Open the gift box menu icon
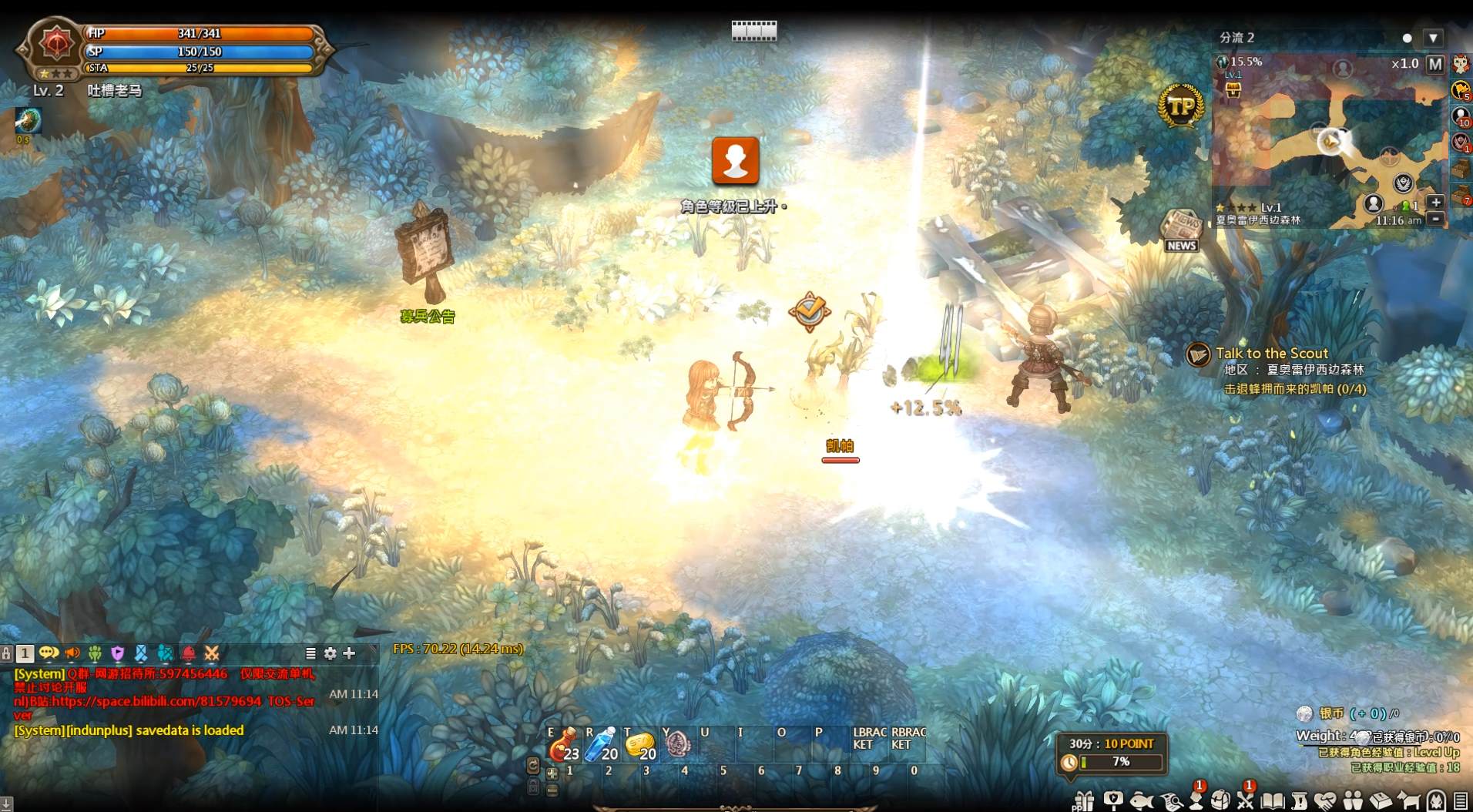 click(x=1084, y=801)
